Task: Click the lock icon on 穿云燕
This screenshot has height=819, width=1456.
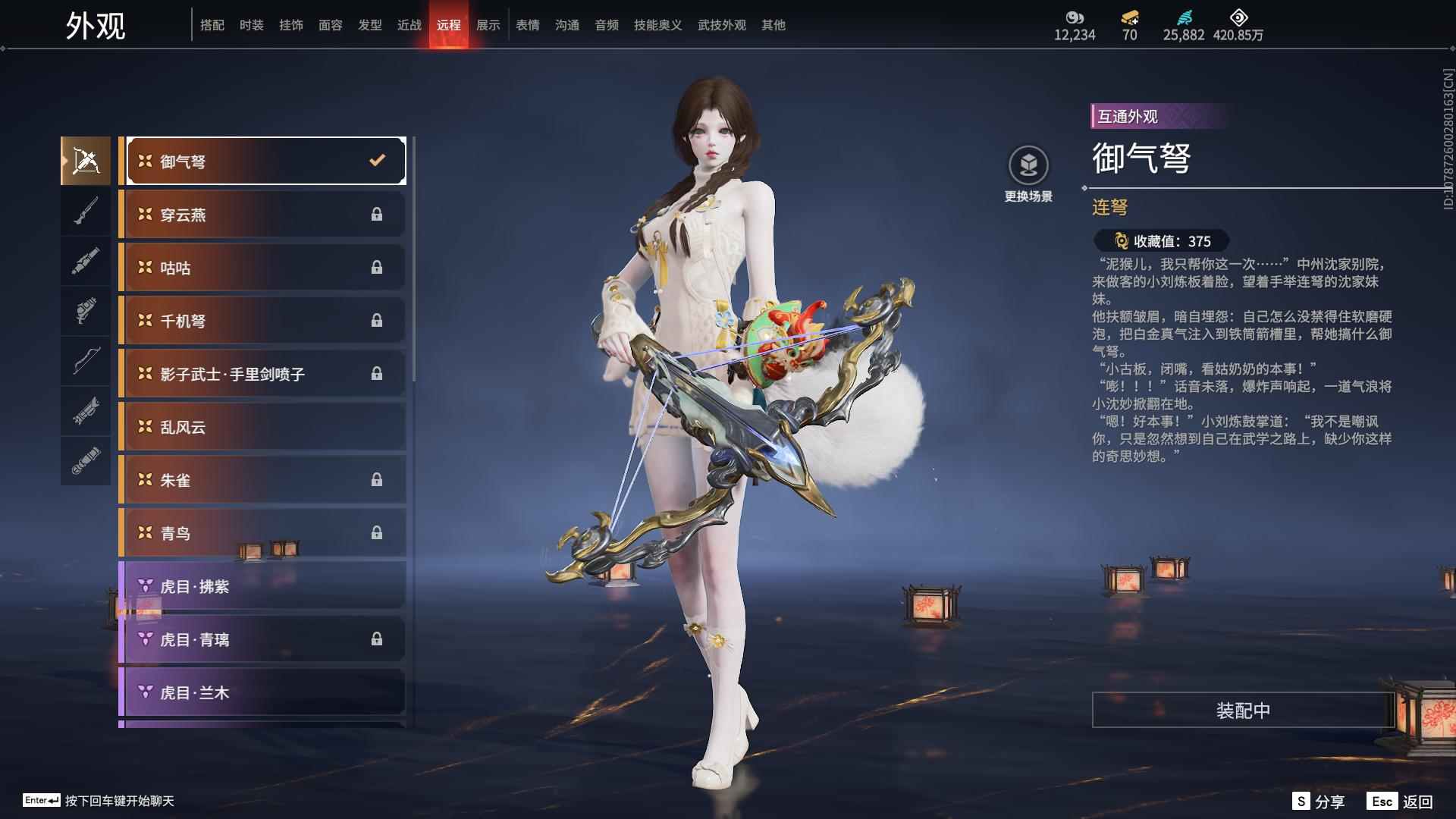Action: click(377, 214)
